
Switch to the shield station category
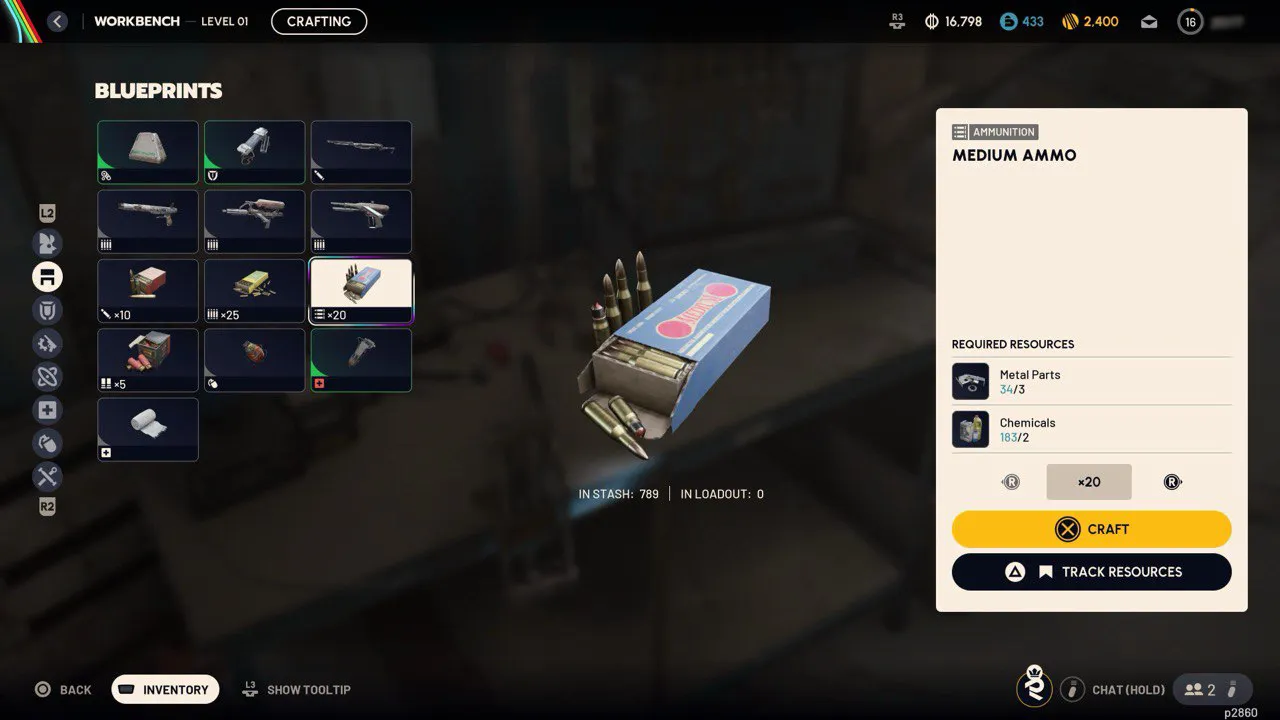coord(47,310)
